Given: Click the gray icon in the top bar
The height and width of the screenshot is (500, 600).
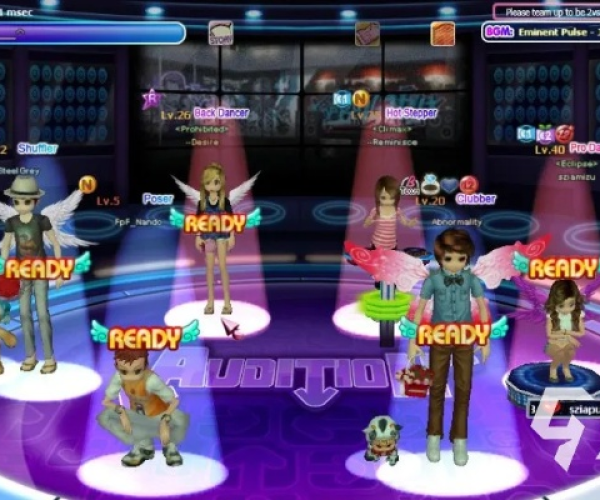Looking at the screenshot, I should pyautogui.click(x=221, y=33).
